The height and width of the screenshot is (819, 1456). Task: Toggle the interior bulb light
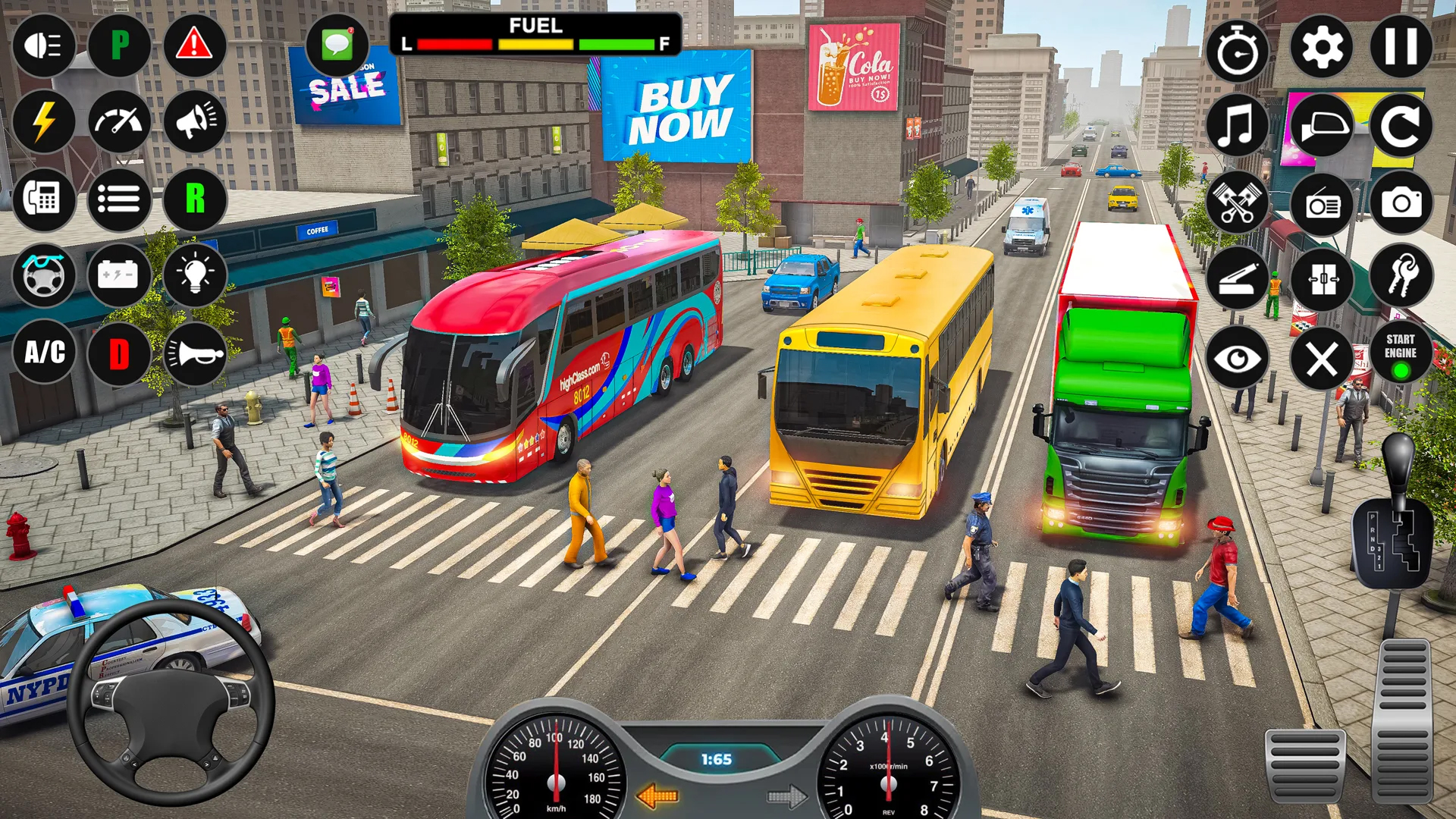(x=196, y=276)
